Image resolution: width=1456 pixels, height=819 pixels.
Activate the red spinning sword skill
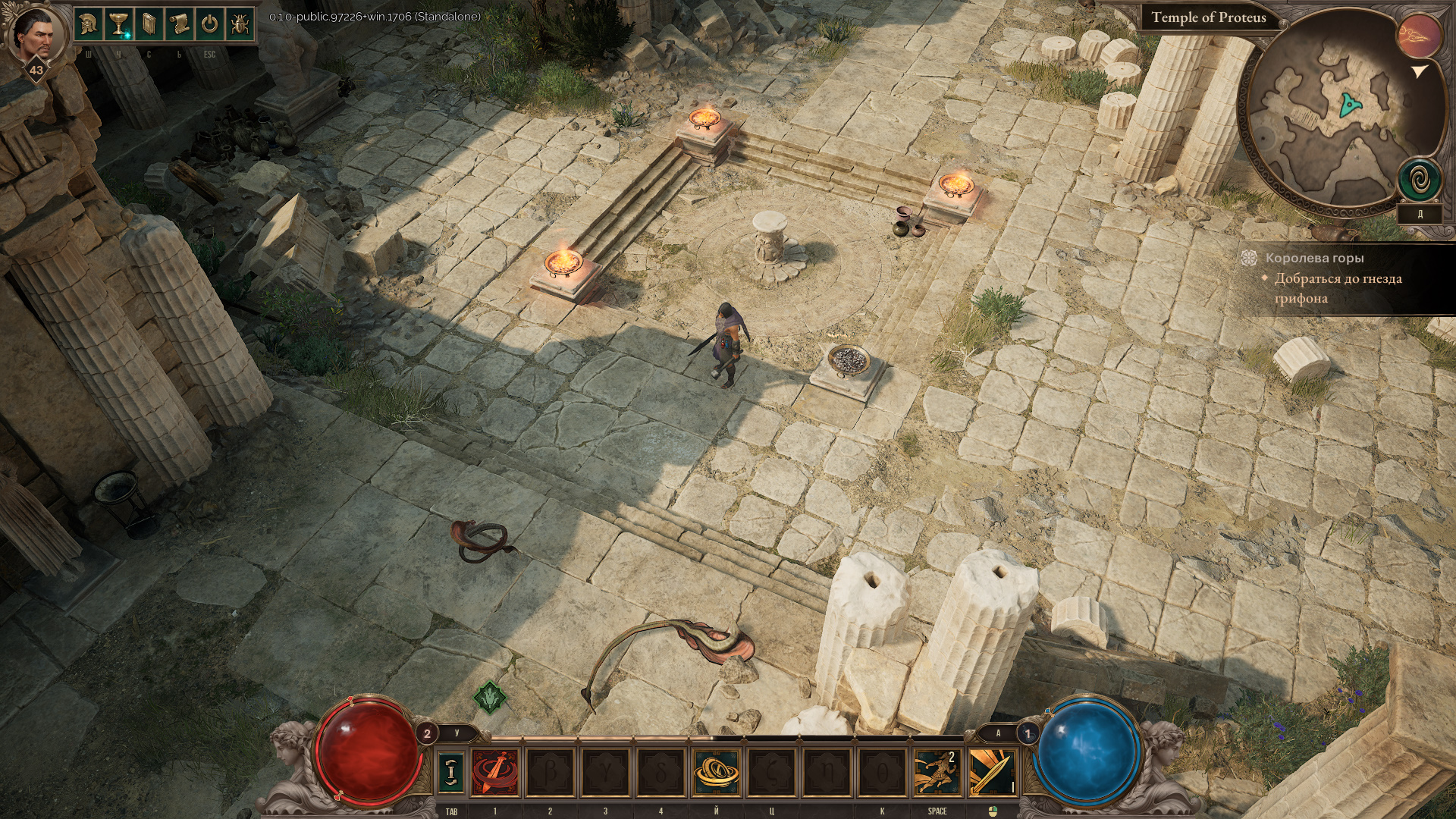tap(496, 771)
